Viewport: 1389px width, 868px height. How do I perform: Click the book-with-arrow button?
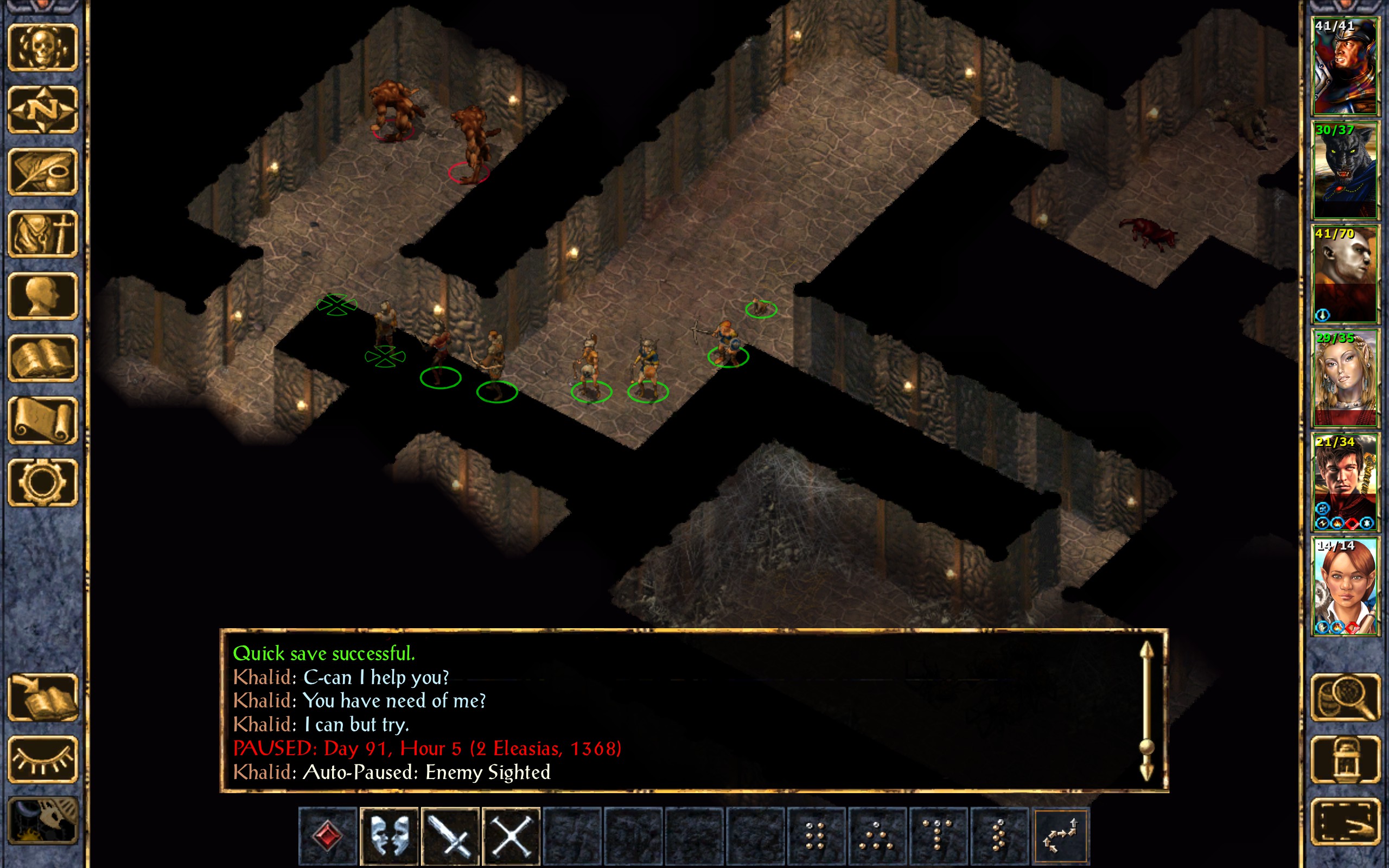click(x=42, y=697)
